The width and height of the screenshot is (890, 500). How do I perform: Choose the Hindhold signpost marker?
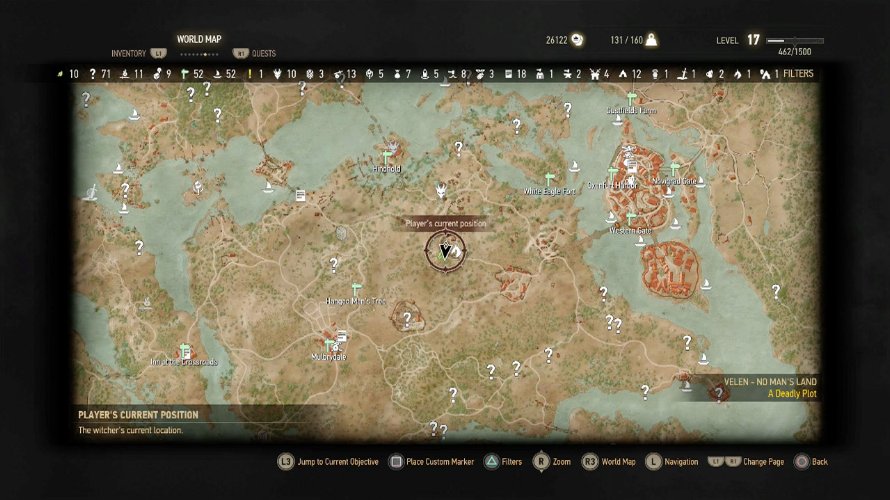388,157
